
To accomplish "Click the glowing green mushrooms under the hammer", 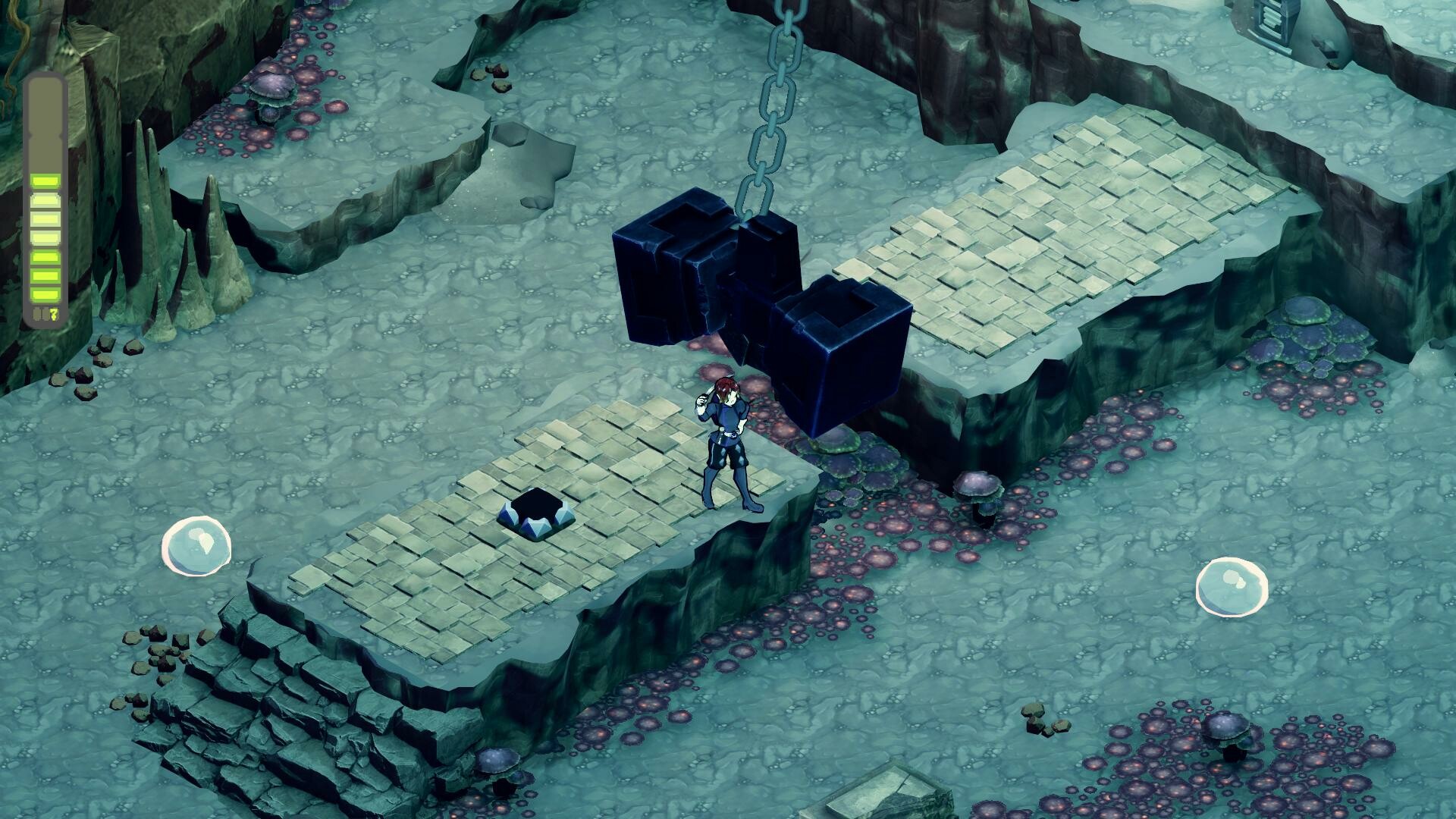I will tap(861, 455).
